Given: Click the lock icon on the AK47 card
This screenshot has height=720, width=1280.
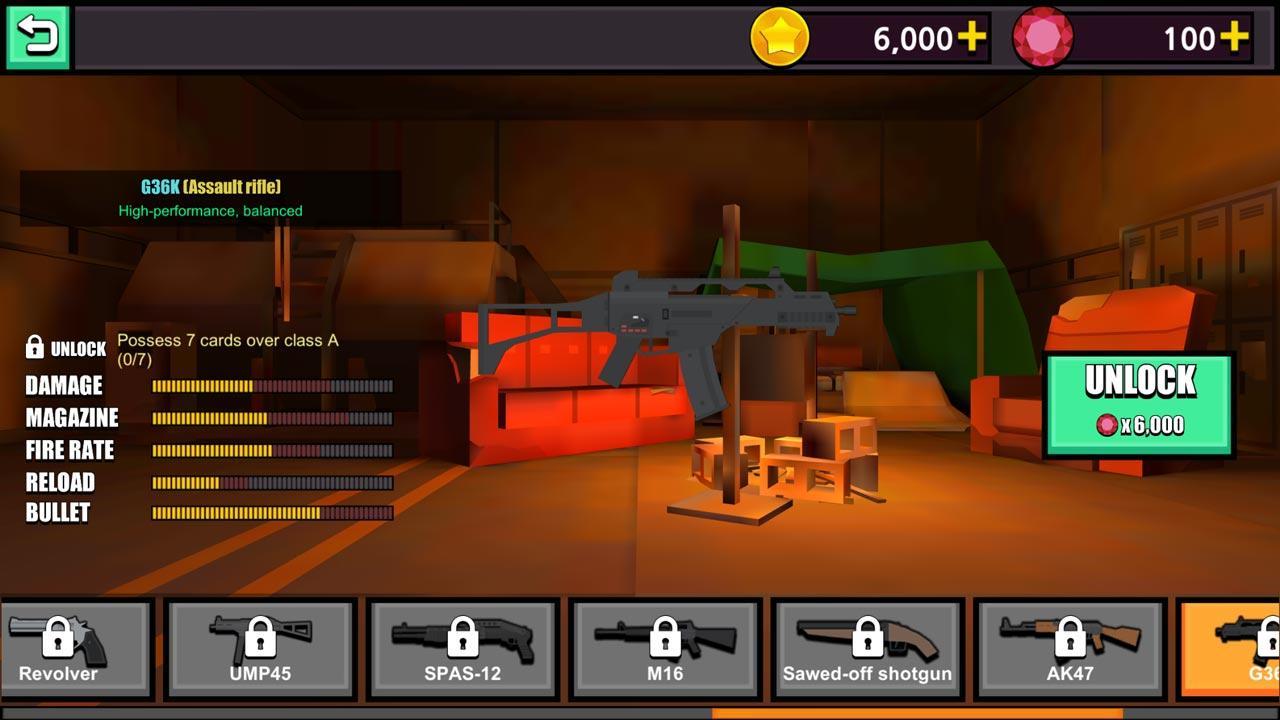Looking at the screenshot, I should click(1072, 637).
